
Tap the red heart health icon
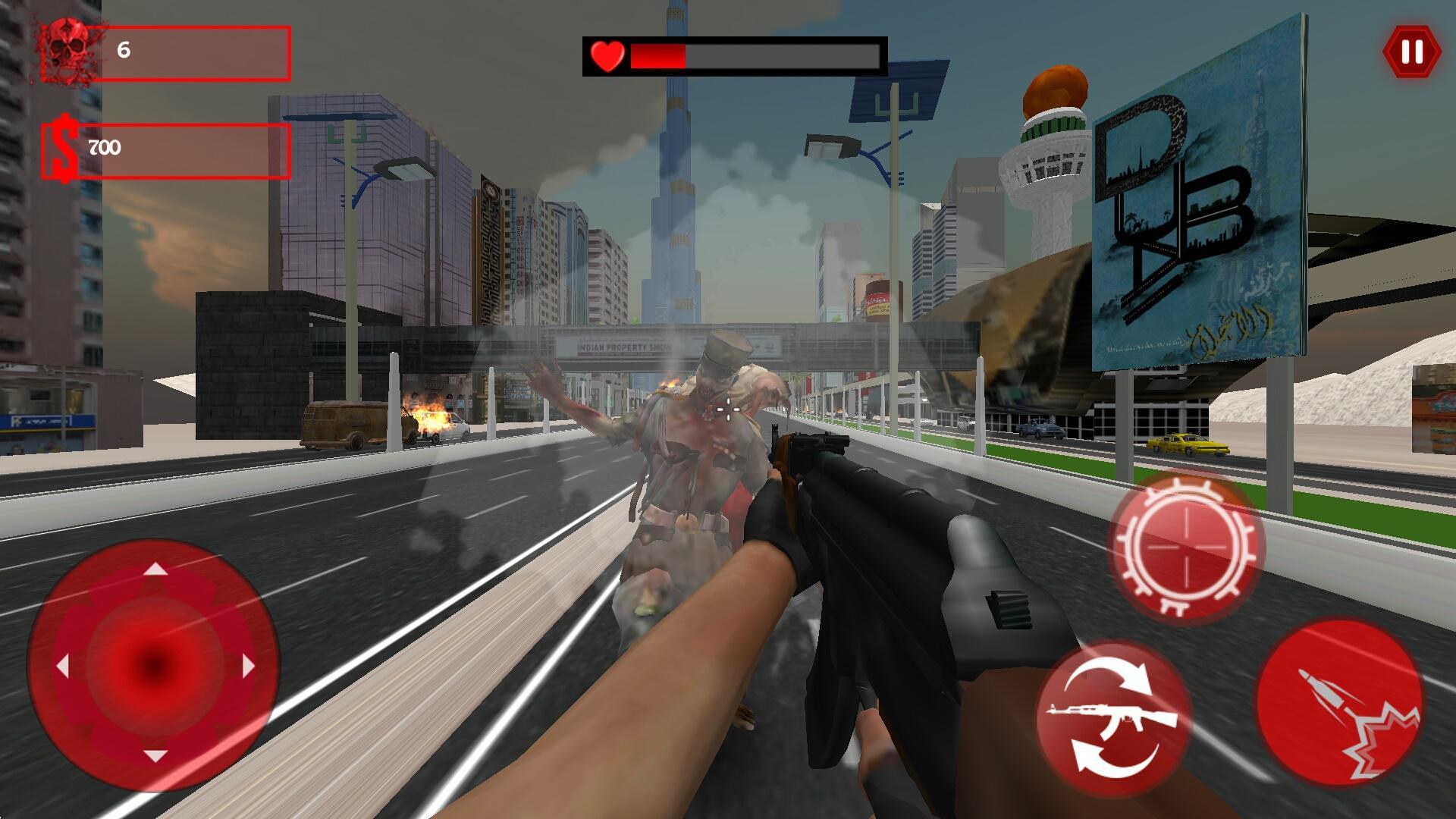(606, 56)
